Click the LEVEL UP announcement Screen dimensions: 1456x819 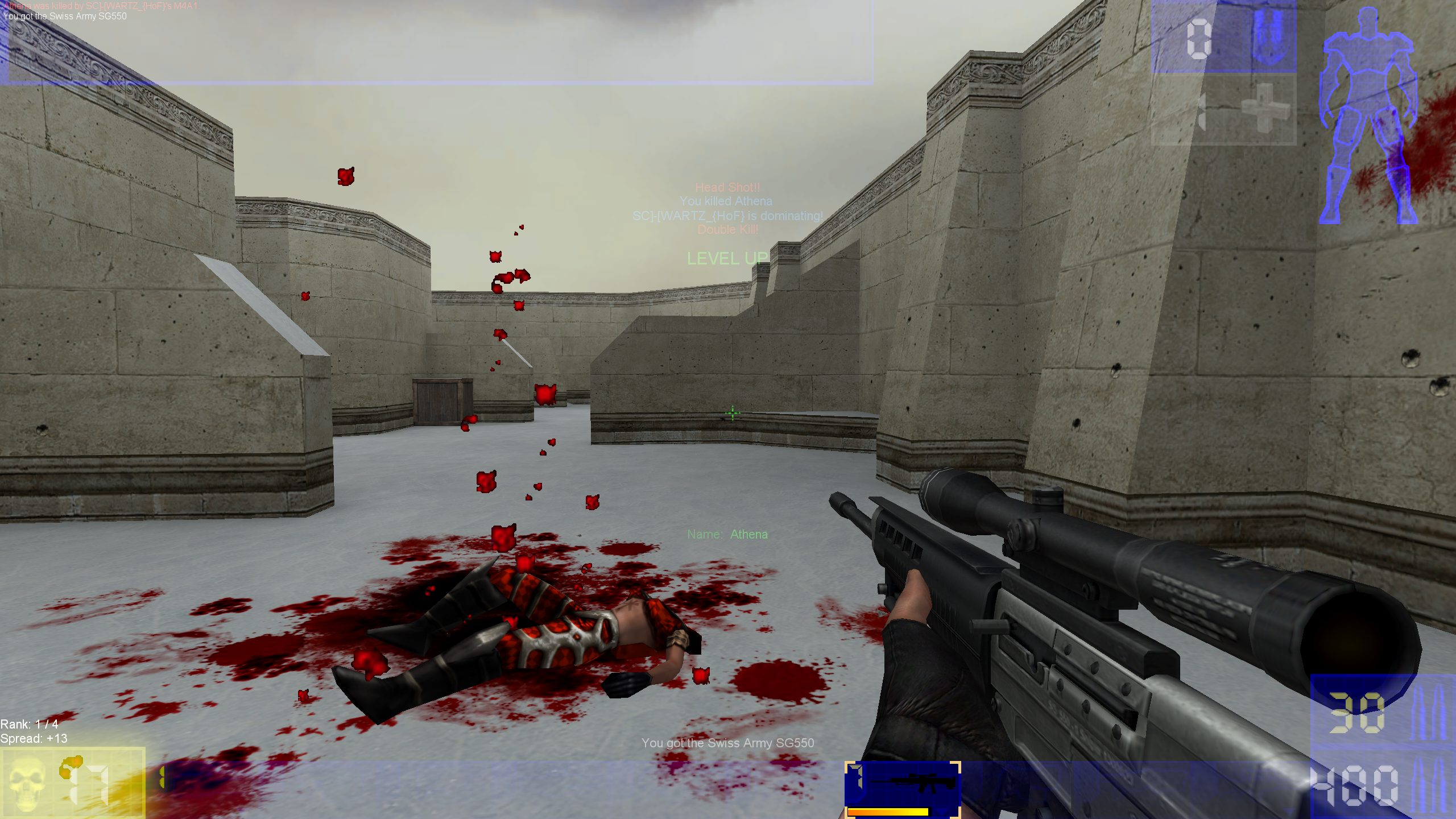point(728,258)
